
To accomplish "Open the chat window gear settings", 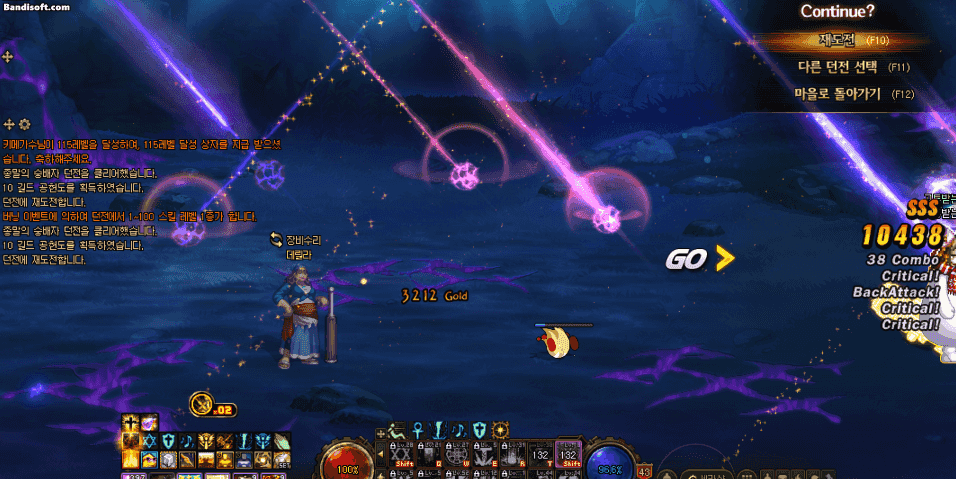I will click(25, 124).
